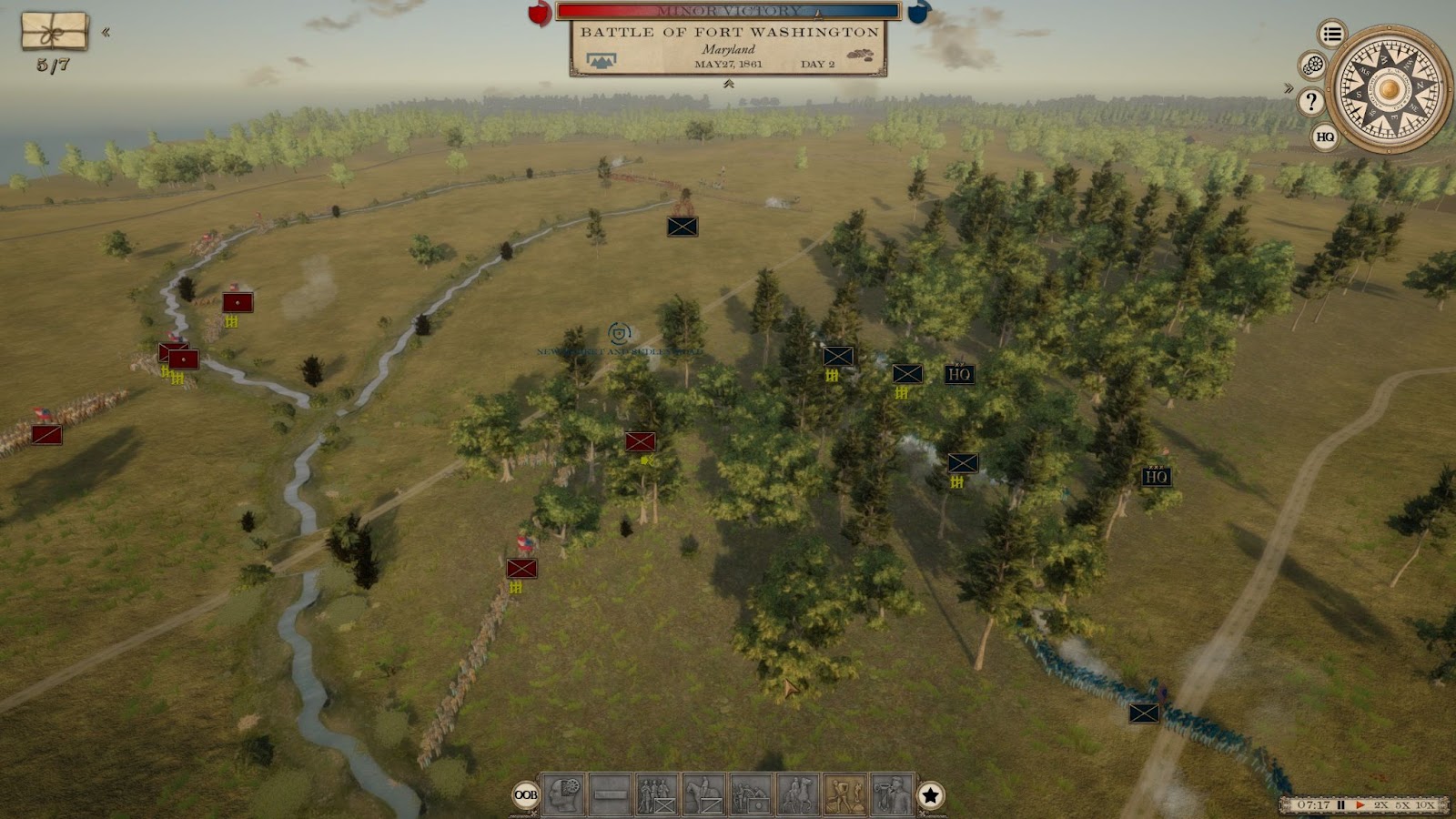The image size is (1456, 819).
Task: Open the courier messages parcel
Action: 55,32
